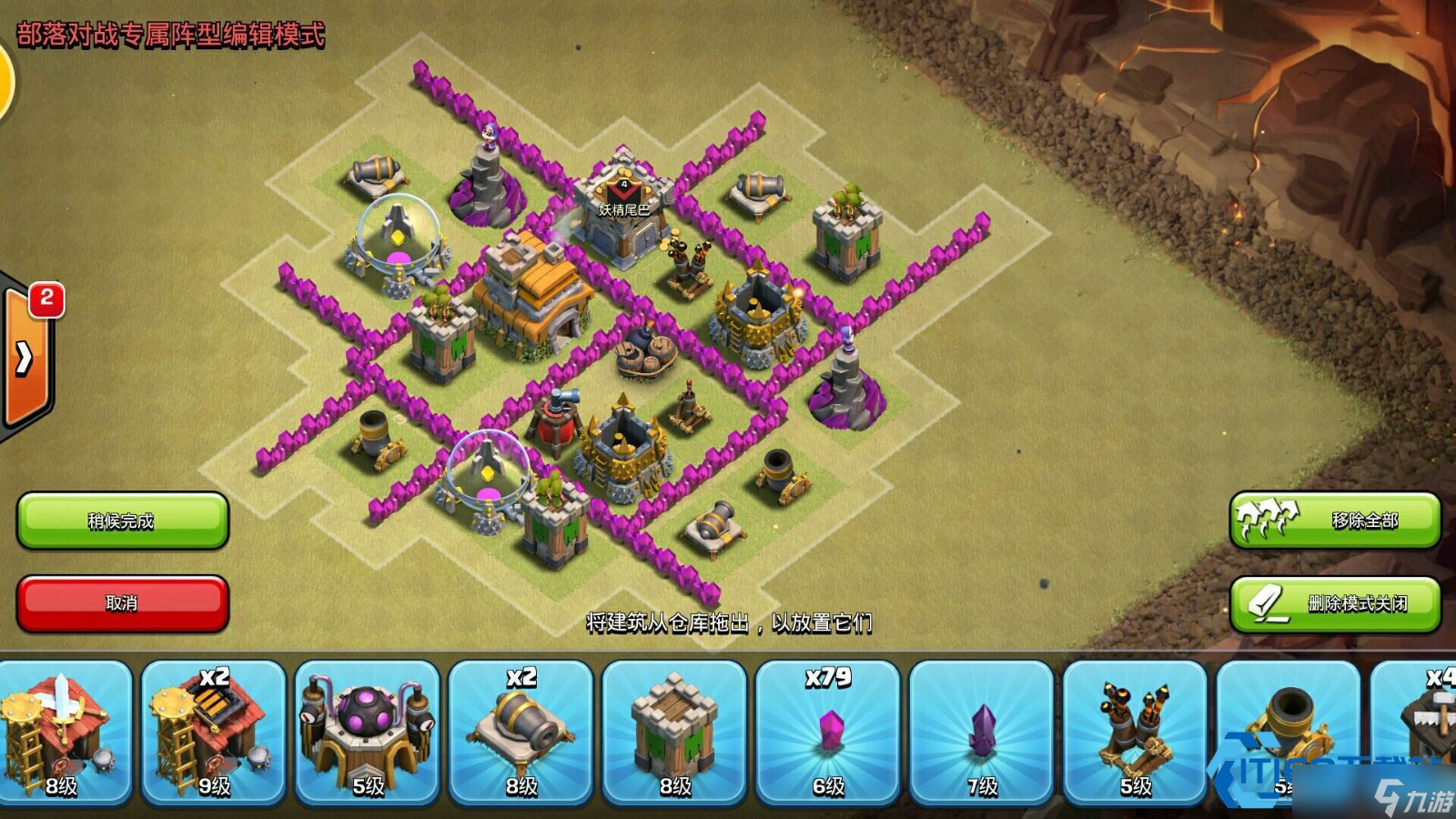The width and height of the screenshot is (1456, 819).
Task: Select the x79 level 6 wall pieces
Action: [828, 733]
